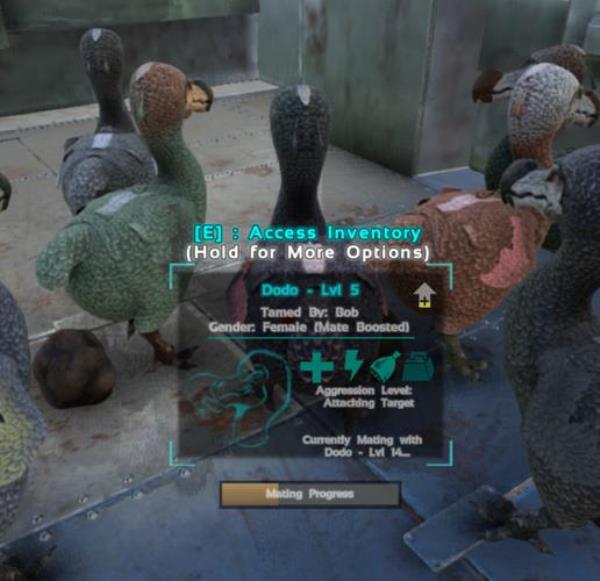
Task: Select the stamina lightning bolt icon
Action: click(351, 368)
